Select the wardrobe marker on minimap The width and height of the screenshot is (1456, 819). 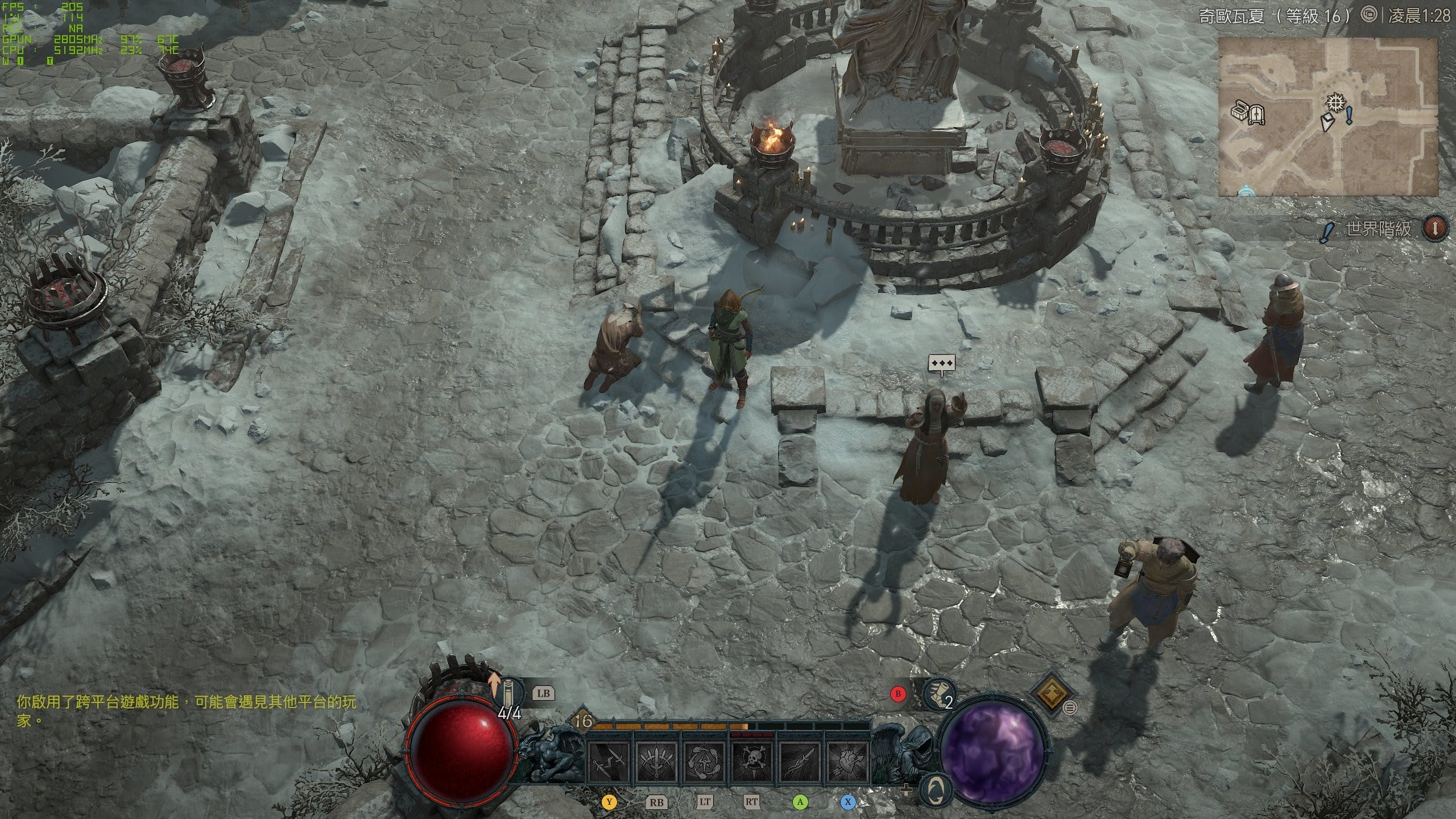(1255, 115)
